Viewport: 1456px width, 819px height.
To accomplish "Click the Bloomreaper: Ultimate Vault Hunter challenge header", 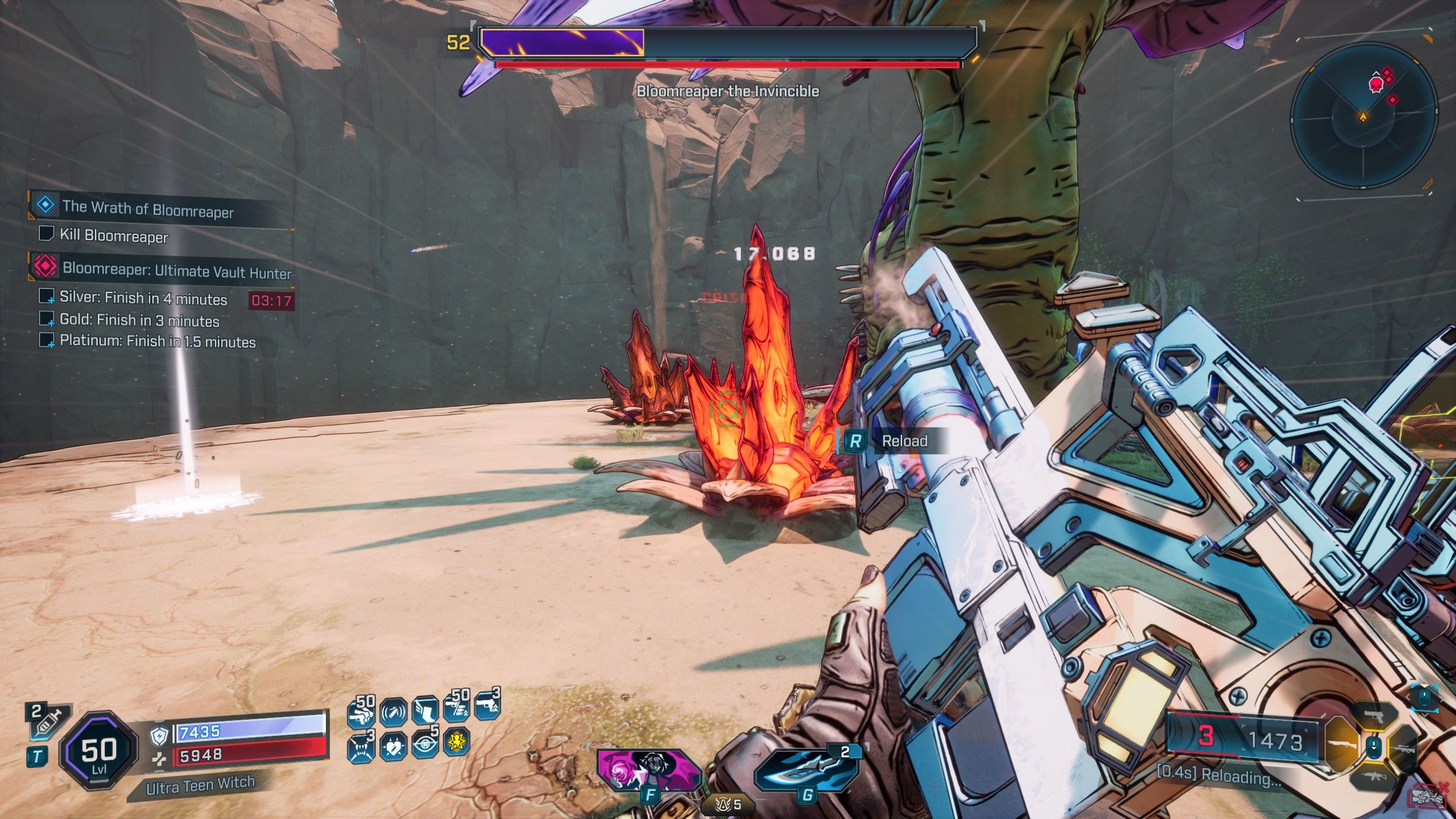I will coord(176,270).
